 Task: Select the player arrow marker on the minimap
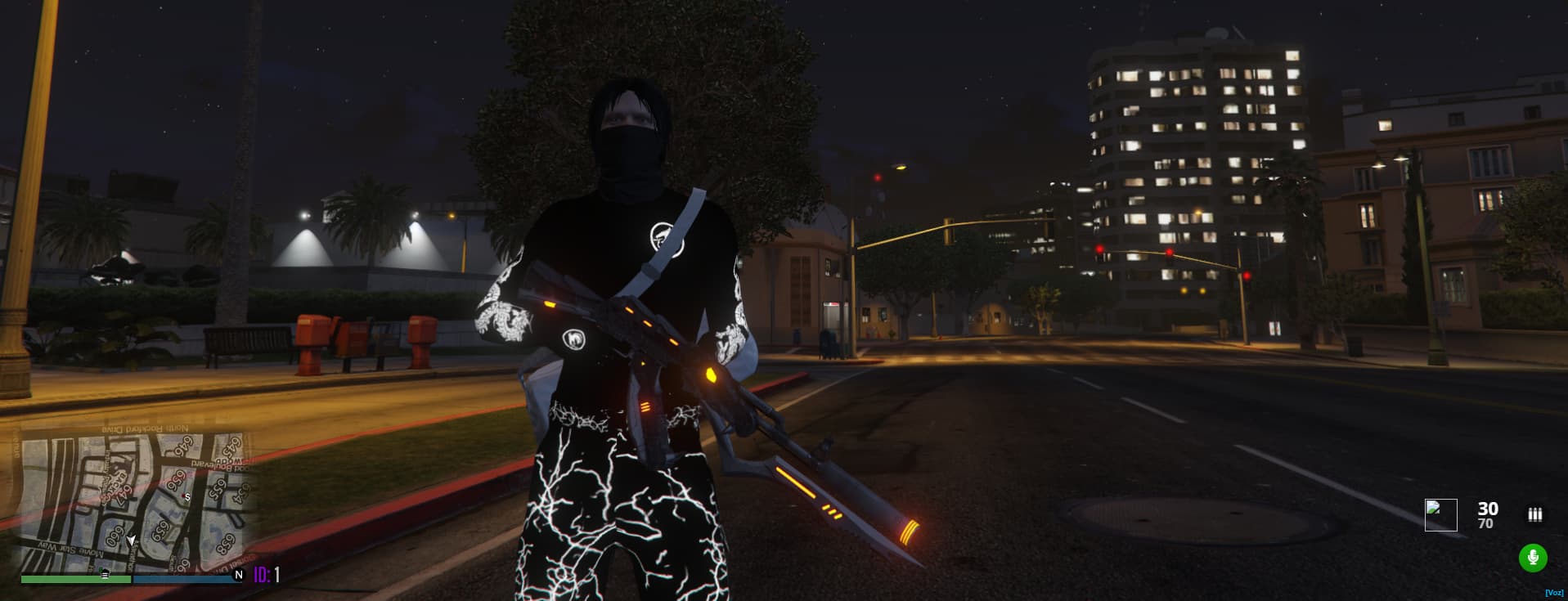coord(131,540)
